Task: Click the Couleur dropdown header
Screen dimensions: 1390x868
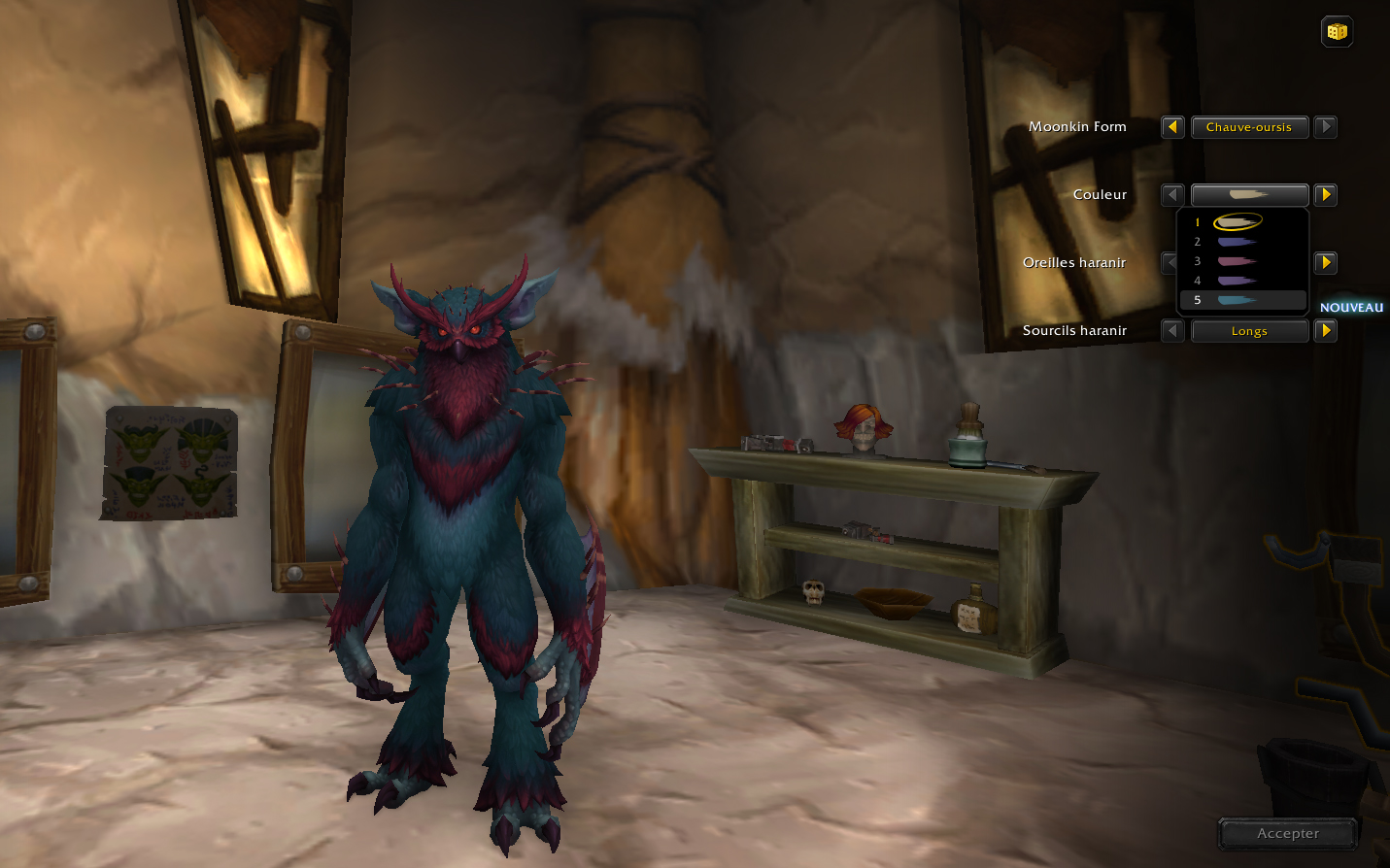Action: coord(1249,194)
